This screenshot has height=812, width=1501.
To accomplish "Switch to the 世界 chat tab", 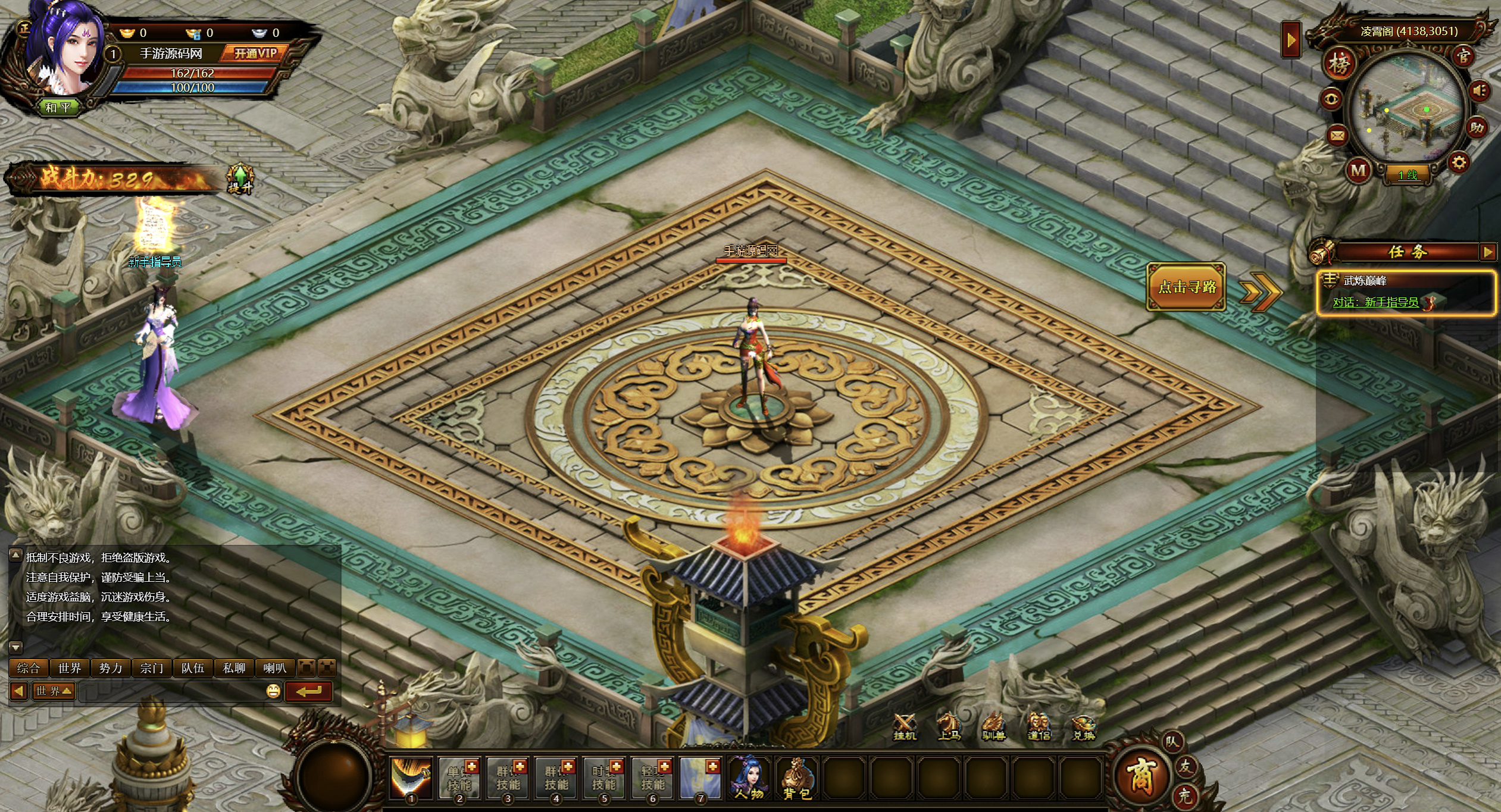I will (70, 668).
